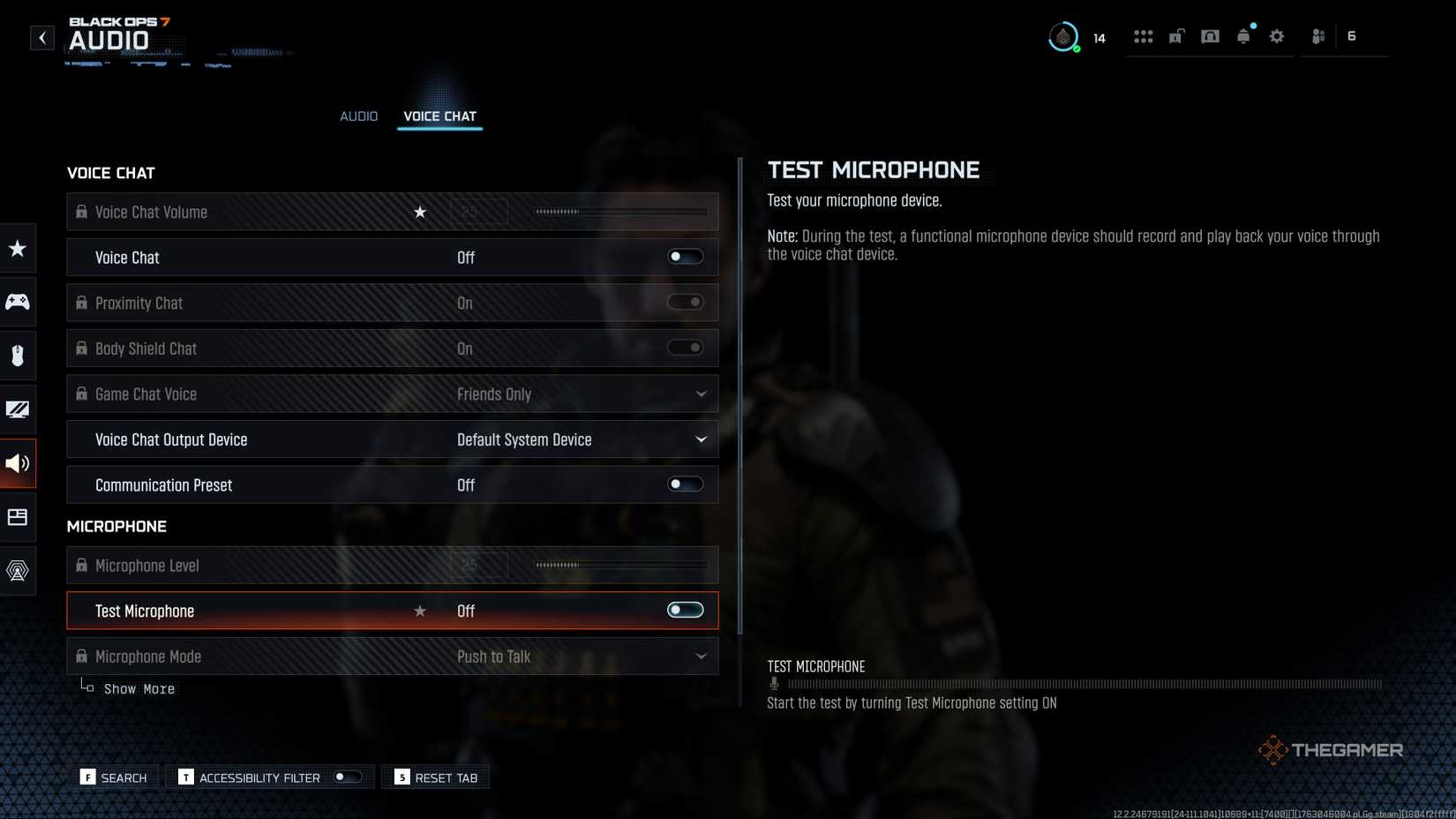Screen dimensions: 1456x819
Task: Toggle Communication Preset on
Action: click(x=685, y=484)
